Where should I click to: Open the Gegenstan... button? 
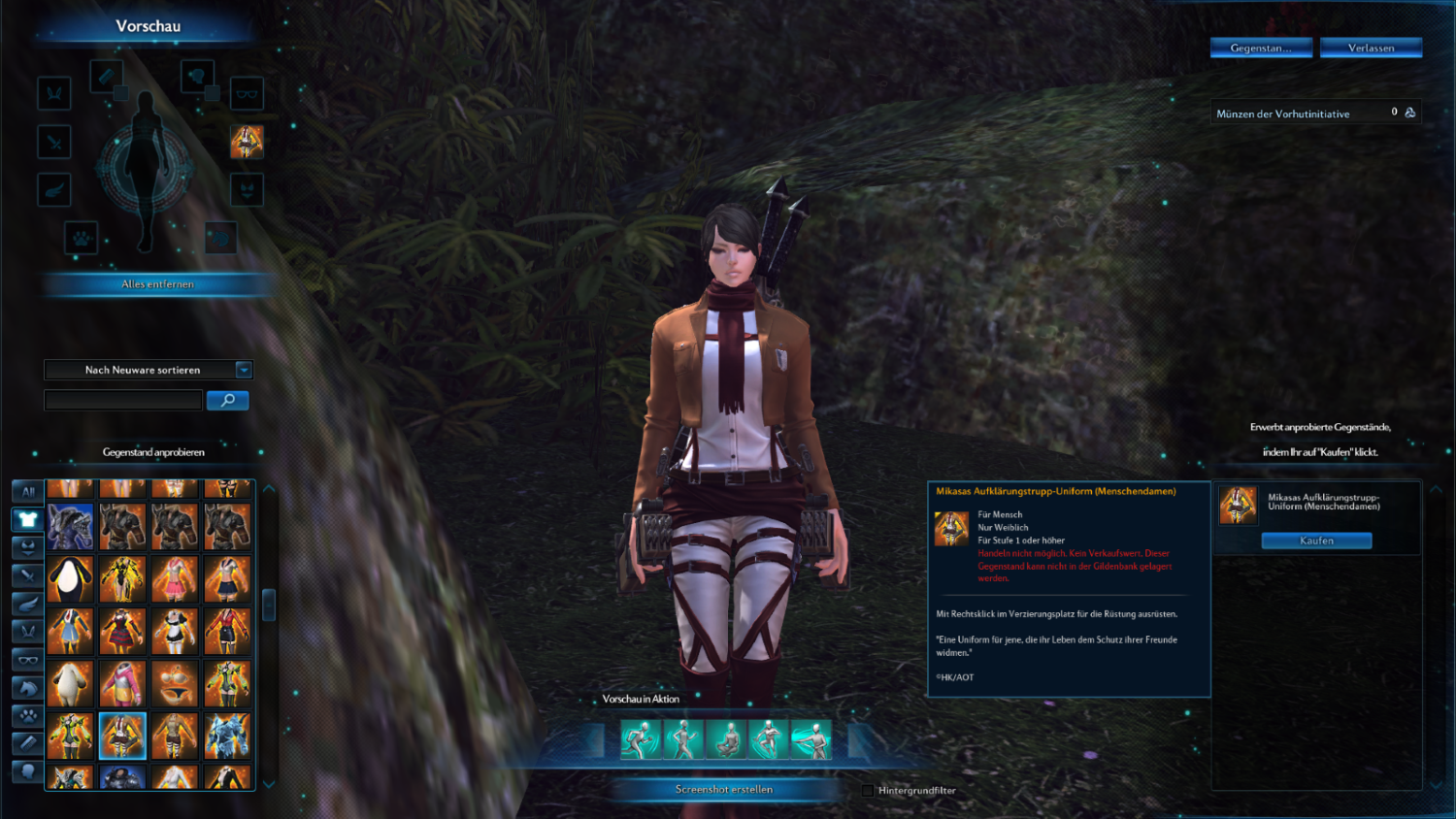[1261, 48]
